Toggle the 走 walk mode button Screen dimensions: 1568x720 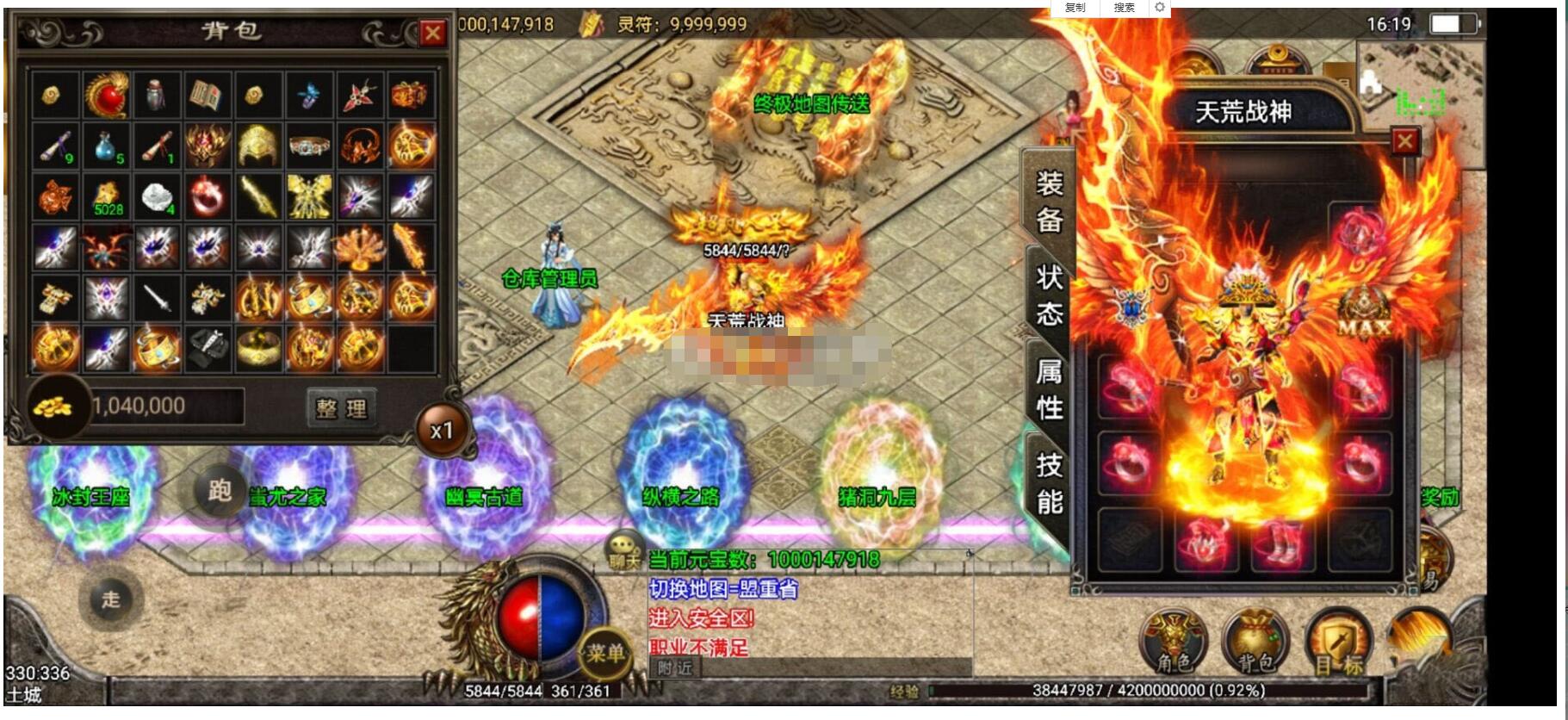pyautogui.click(x=111, y=599)
